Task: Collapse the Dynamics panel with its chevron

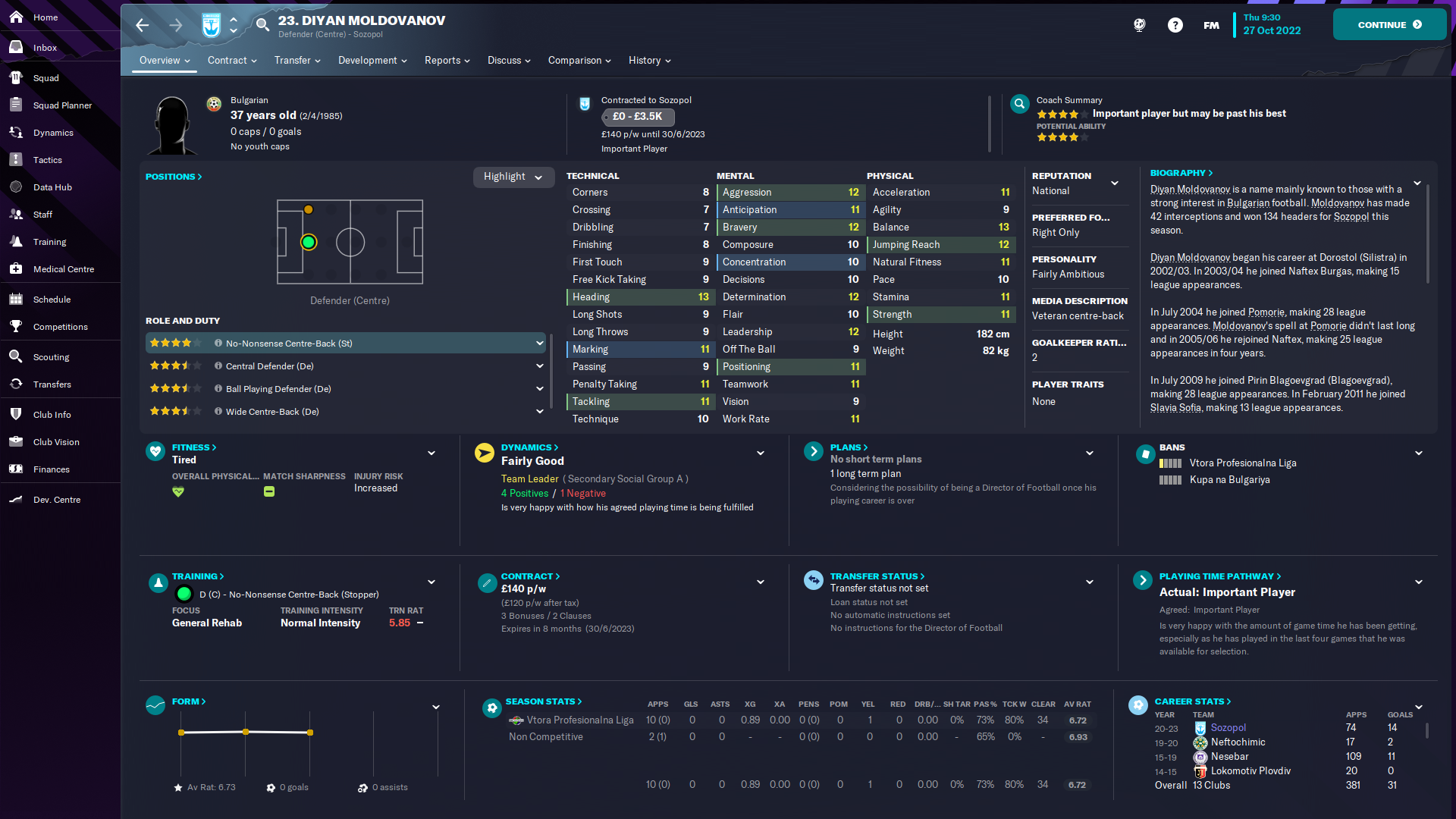Action: tap(761, 453)
